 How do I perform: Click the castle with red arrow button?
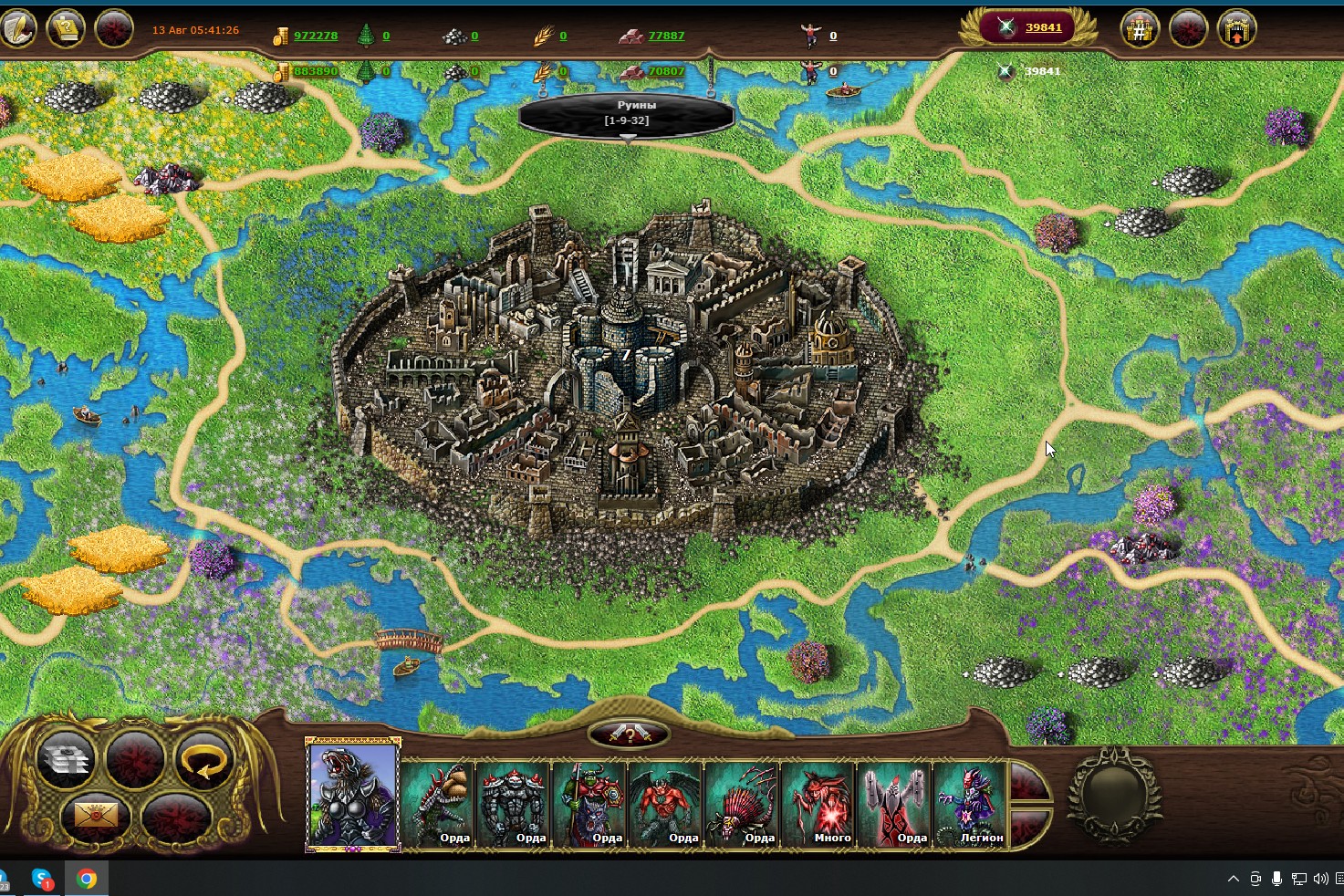[x=1236, y=29]
